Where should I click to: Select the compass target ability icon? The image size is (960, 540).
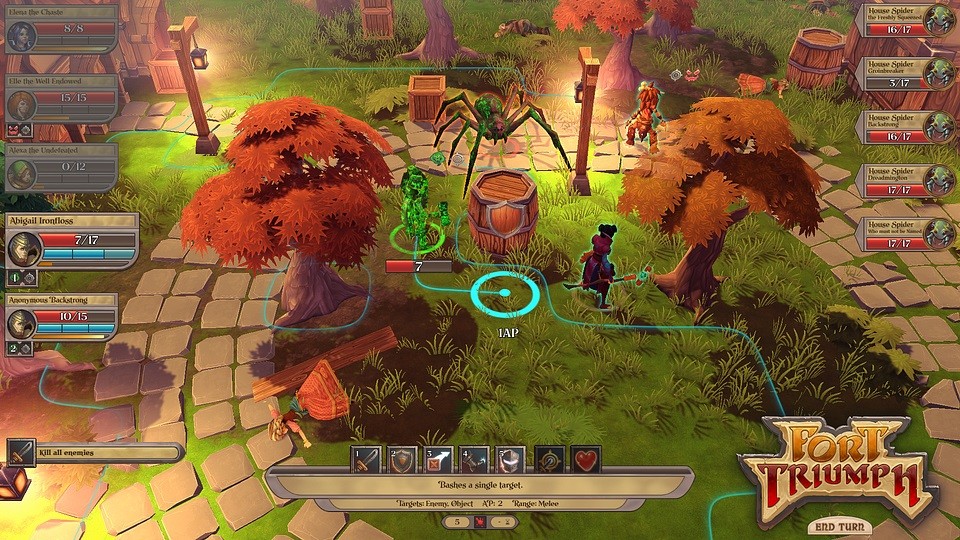click(550, 460)
